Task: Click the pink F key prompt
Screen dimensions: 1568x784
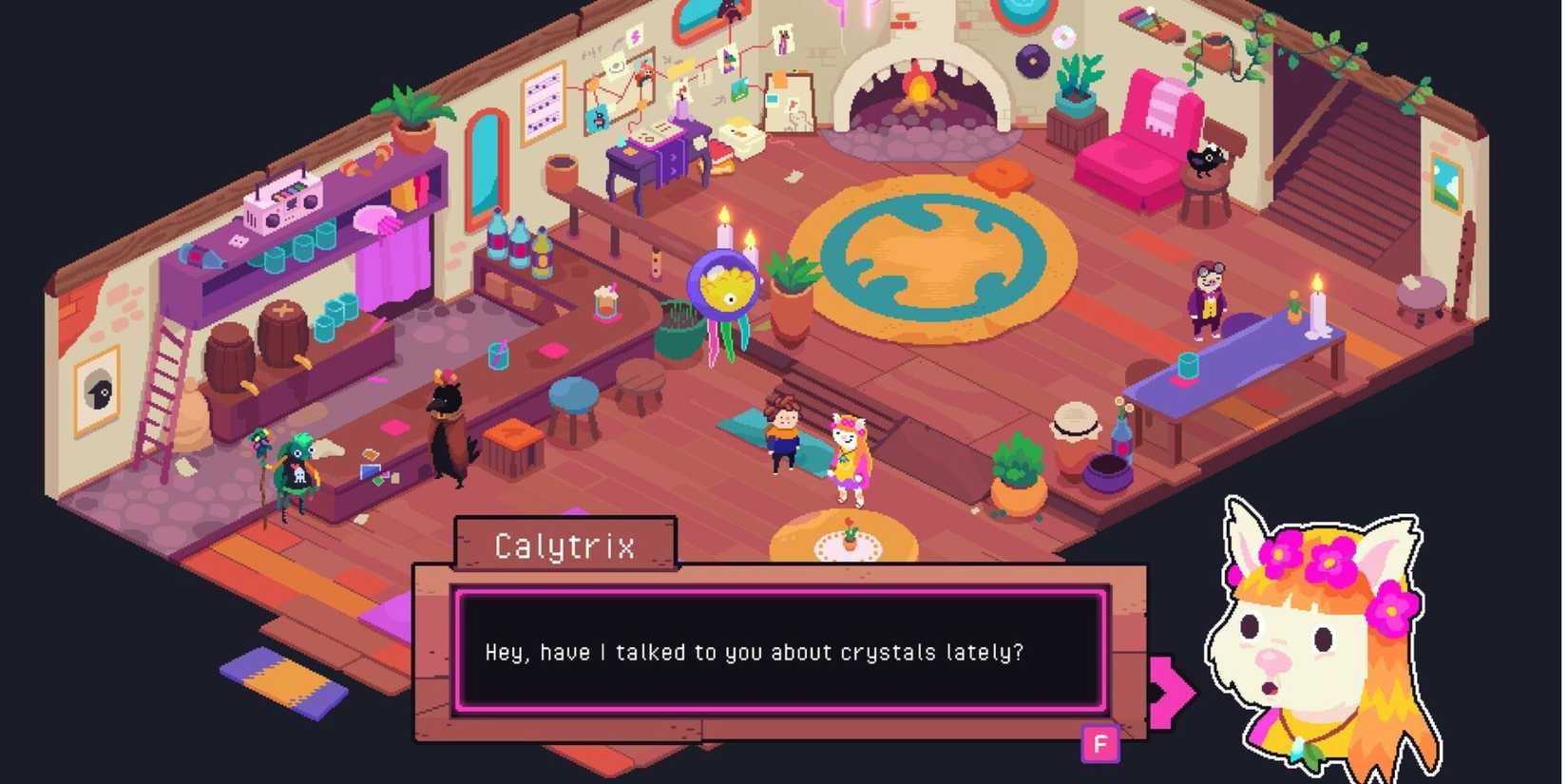Action: click(x=1100, y=745)
